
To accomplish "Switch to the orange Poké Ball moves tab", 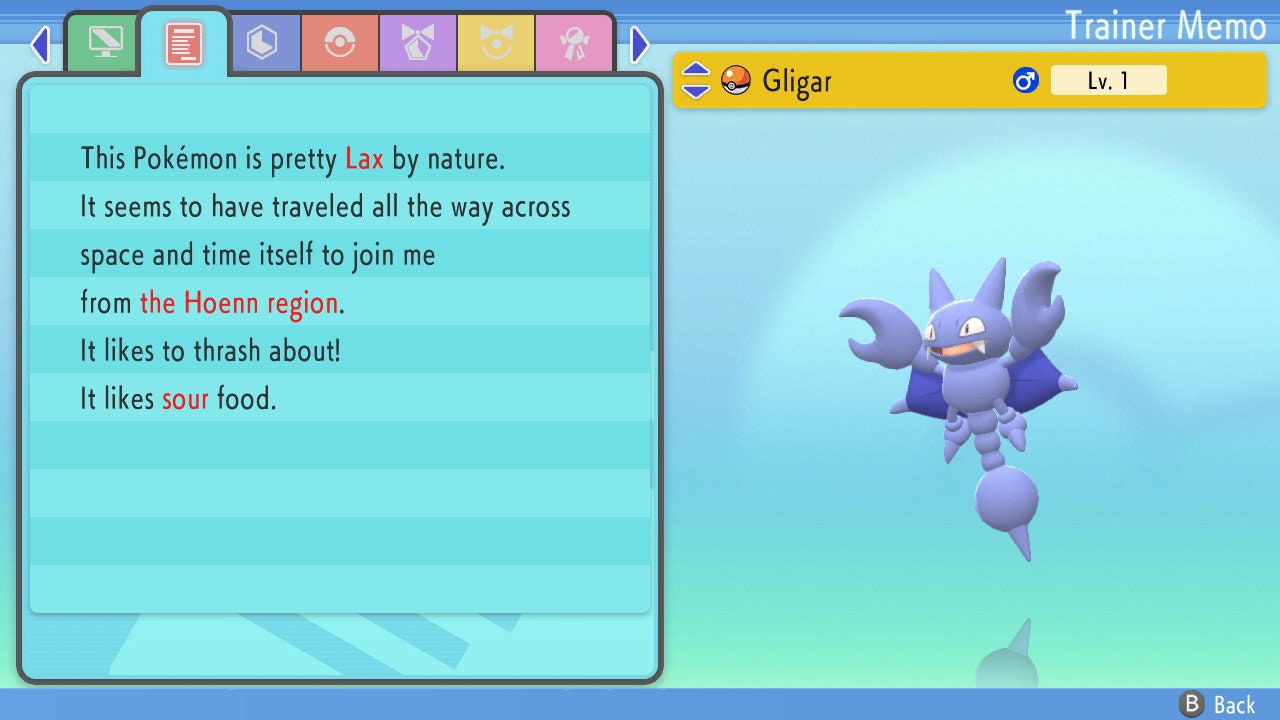I will [340, 43].
